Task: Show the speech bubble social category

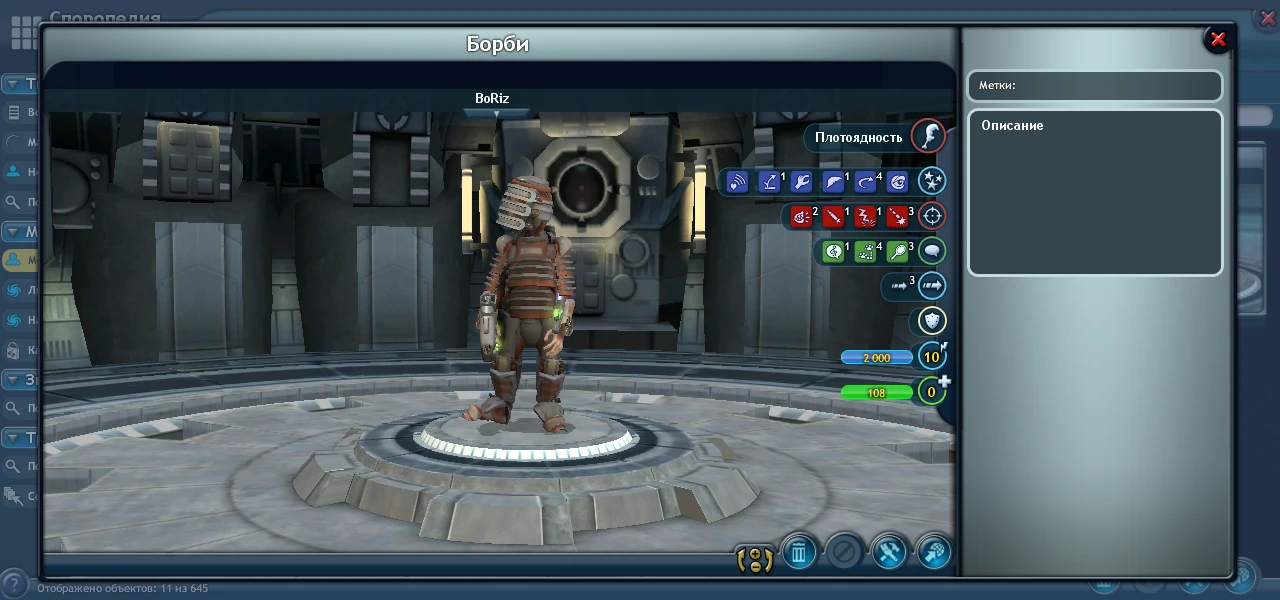Action: 932,251
